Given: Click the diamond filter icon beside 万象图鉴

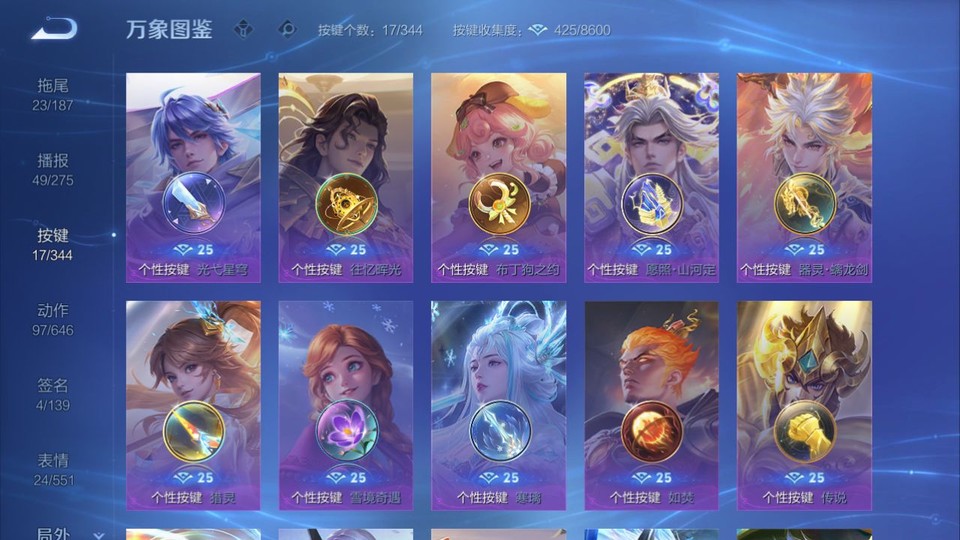Looking at the screenshot, I should pos(243,29).
